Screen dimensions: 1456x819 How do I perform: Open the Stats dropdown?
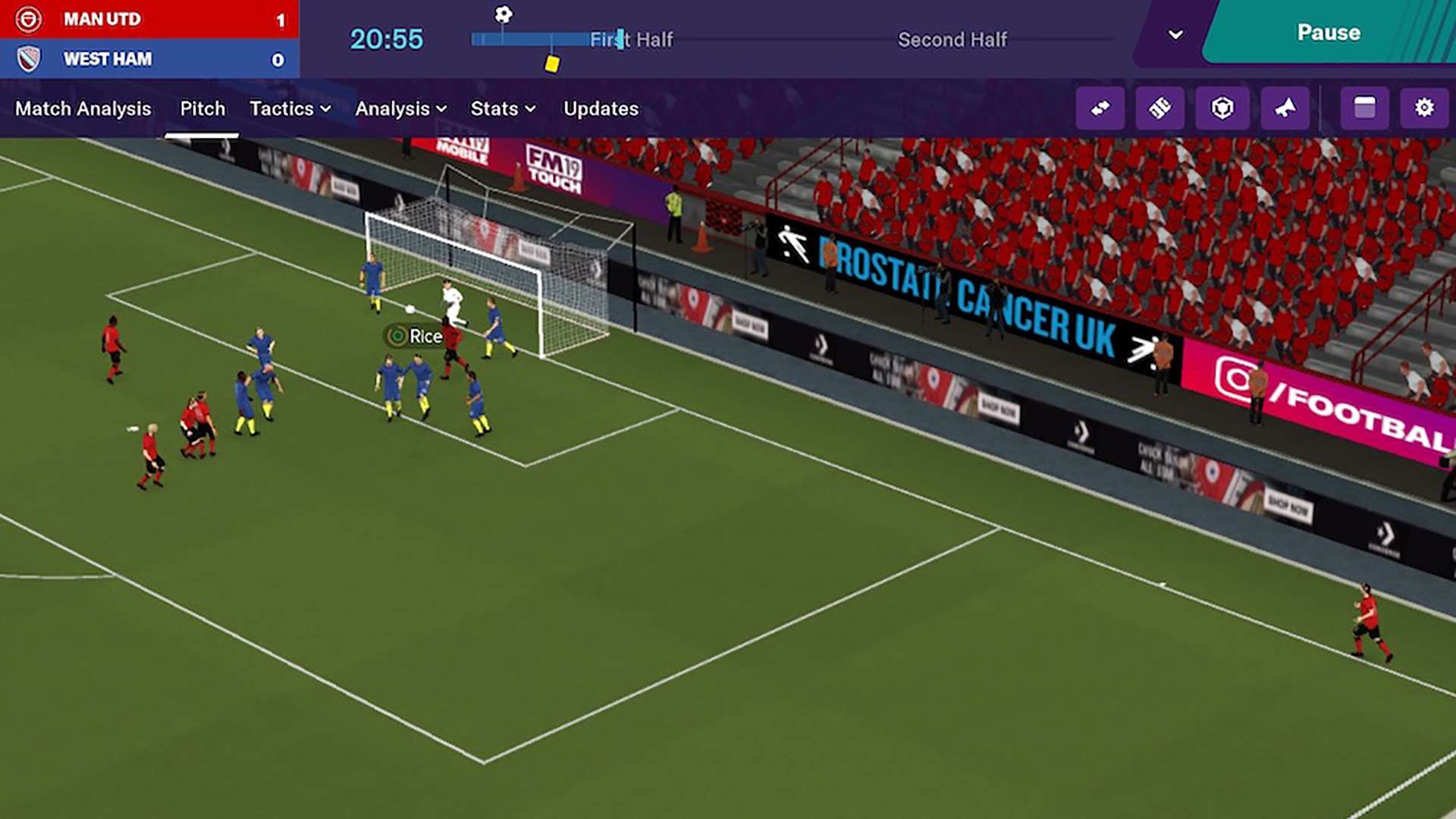pos(502,108)
